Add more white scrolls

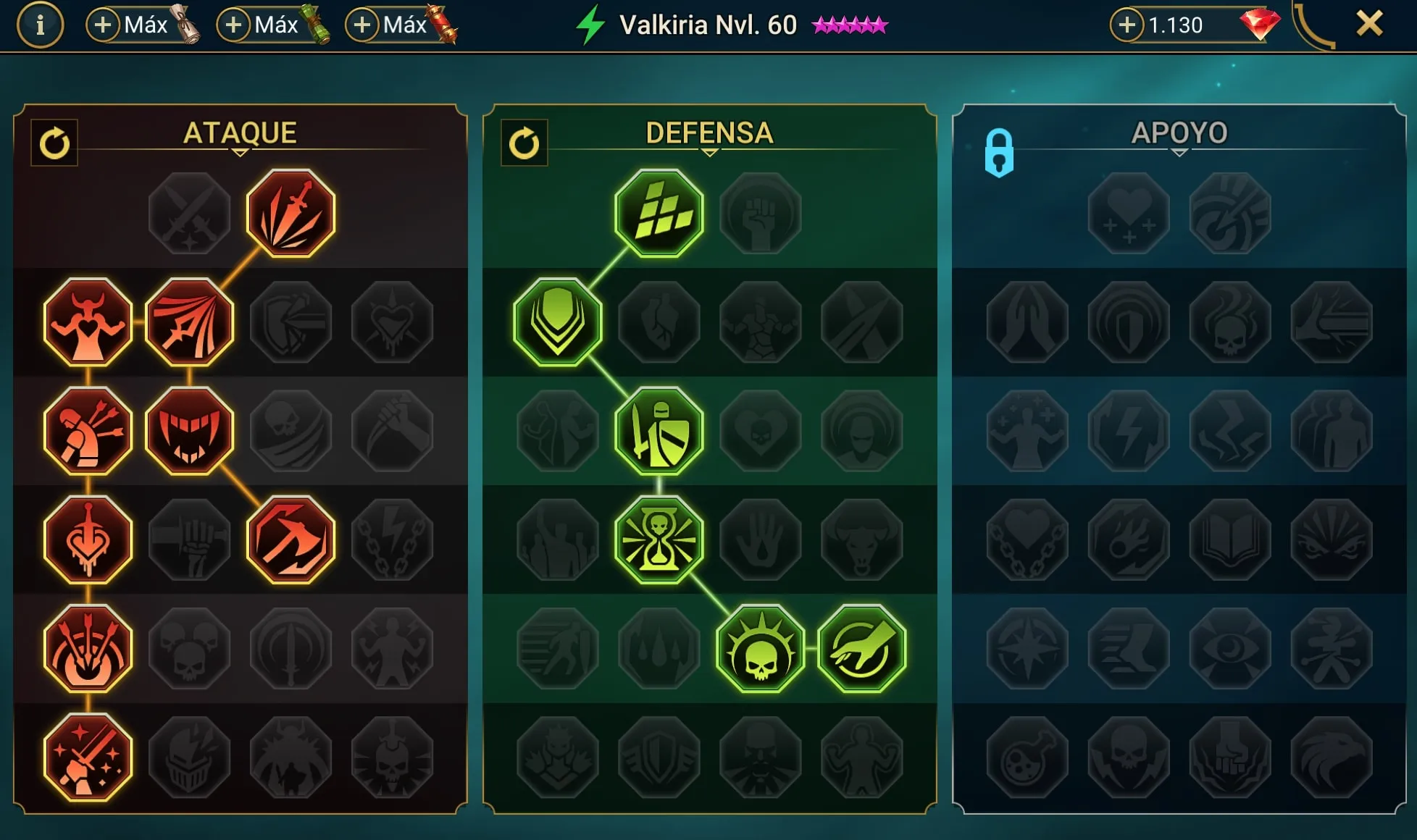(103, 25)
